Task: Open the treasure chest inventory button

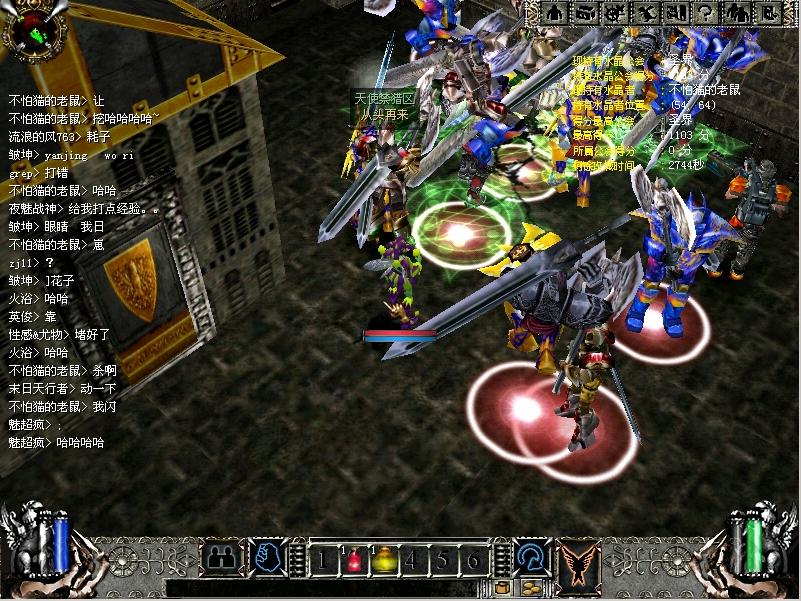Action: tap(585, 13)
